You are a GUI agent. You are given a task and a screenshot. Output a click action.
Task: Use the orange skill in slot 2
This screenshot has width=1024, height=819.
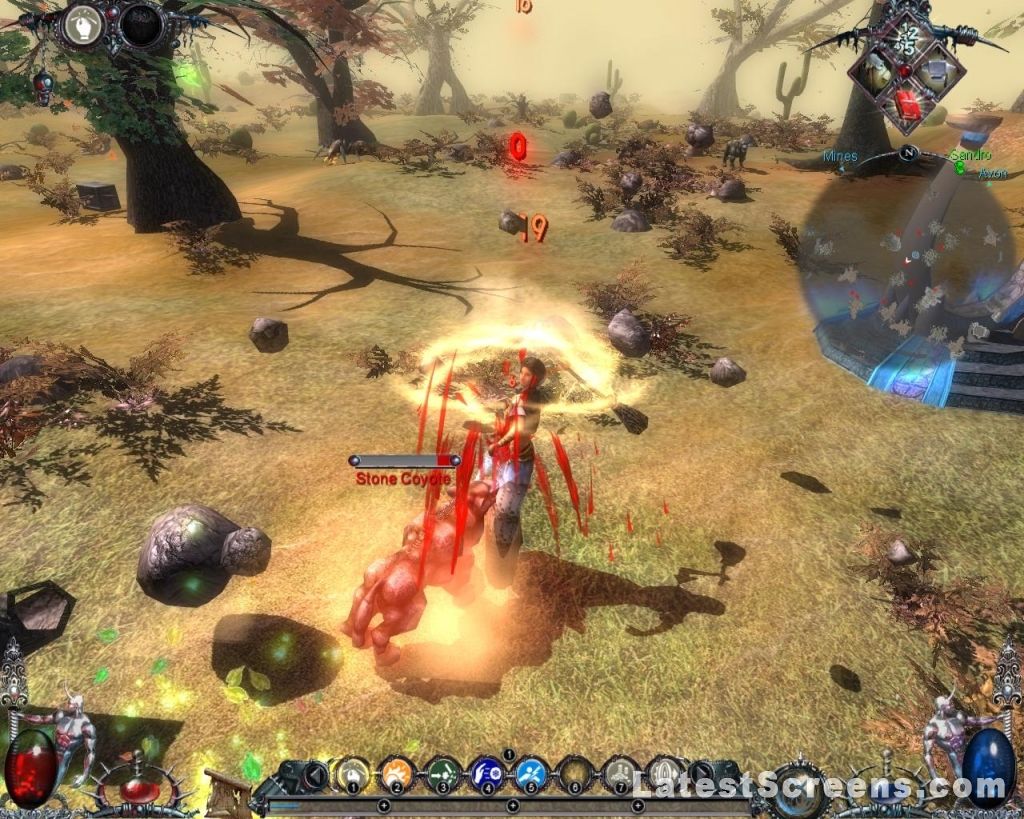[397, 773]
